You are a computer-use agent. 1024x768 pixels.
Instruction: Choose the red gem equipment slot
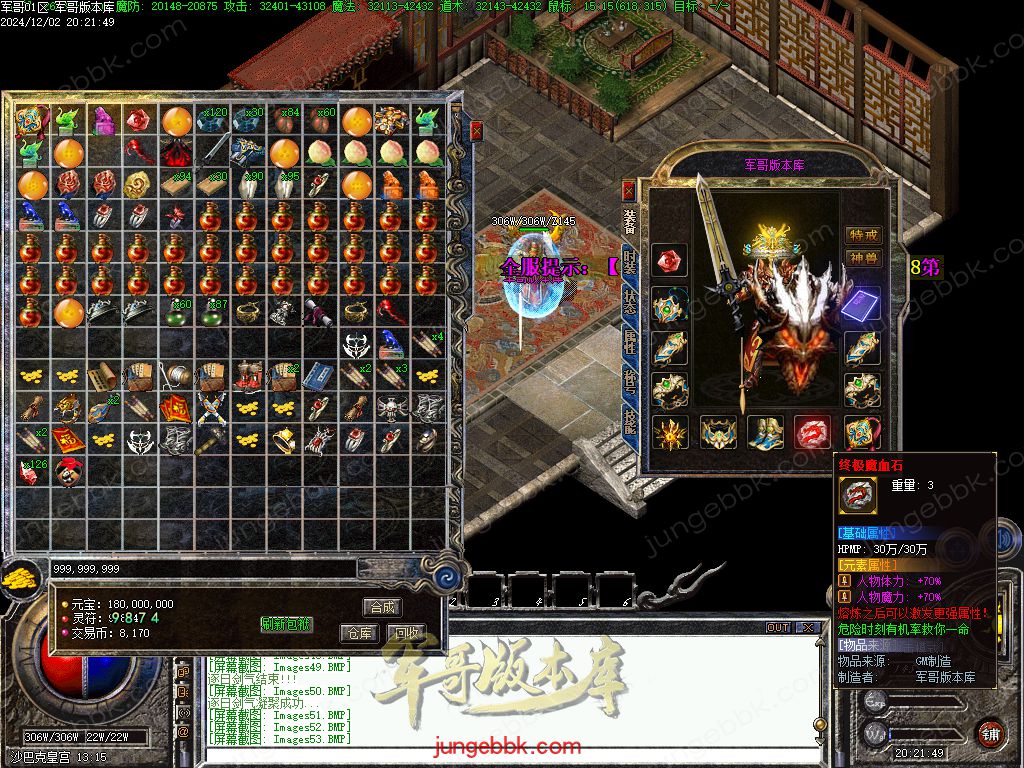point(669,261)
